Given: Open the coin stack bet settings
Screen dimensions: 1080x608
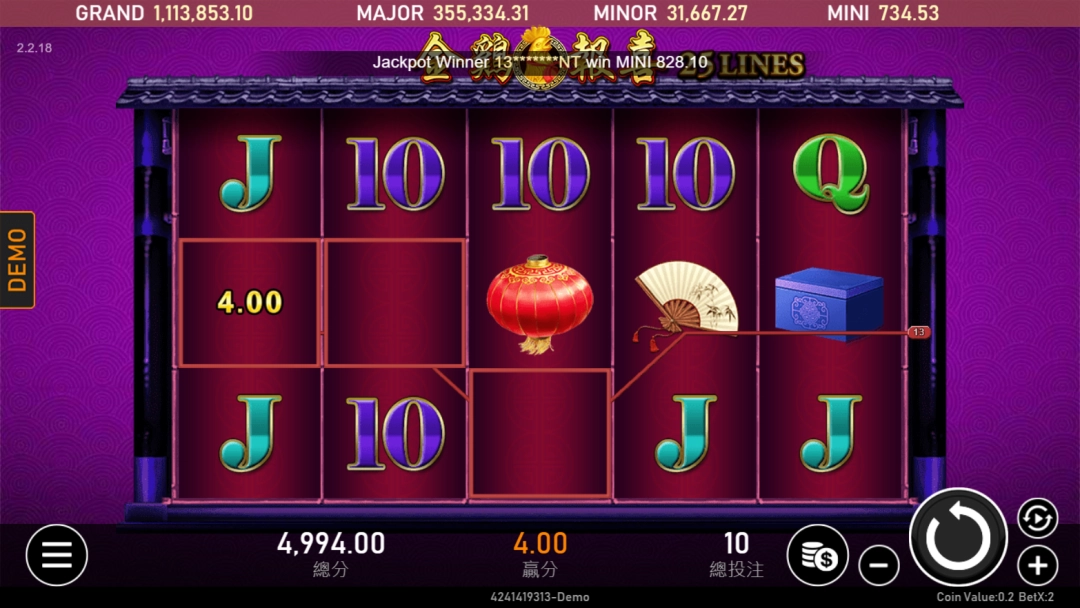Looking at the screenshot, I should tap(818, 555).
